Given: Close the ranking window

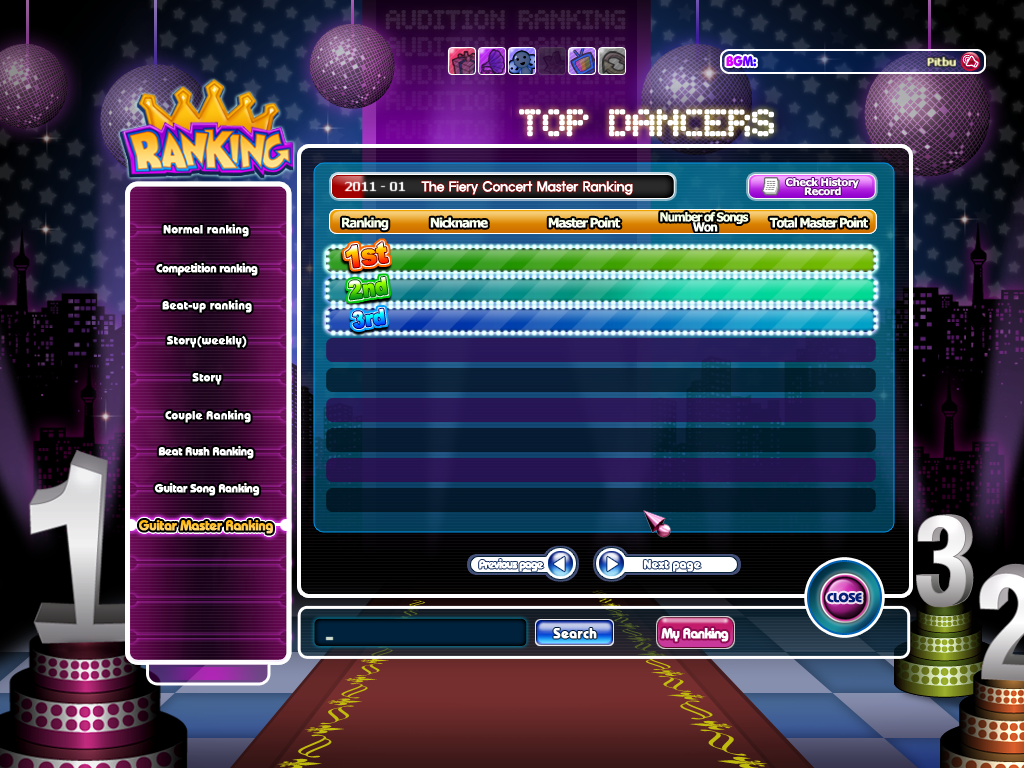Looking at the screenshot, I should (x=844, y=597).
